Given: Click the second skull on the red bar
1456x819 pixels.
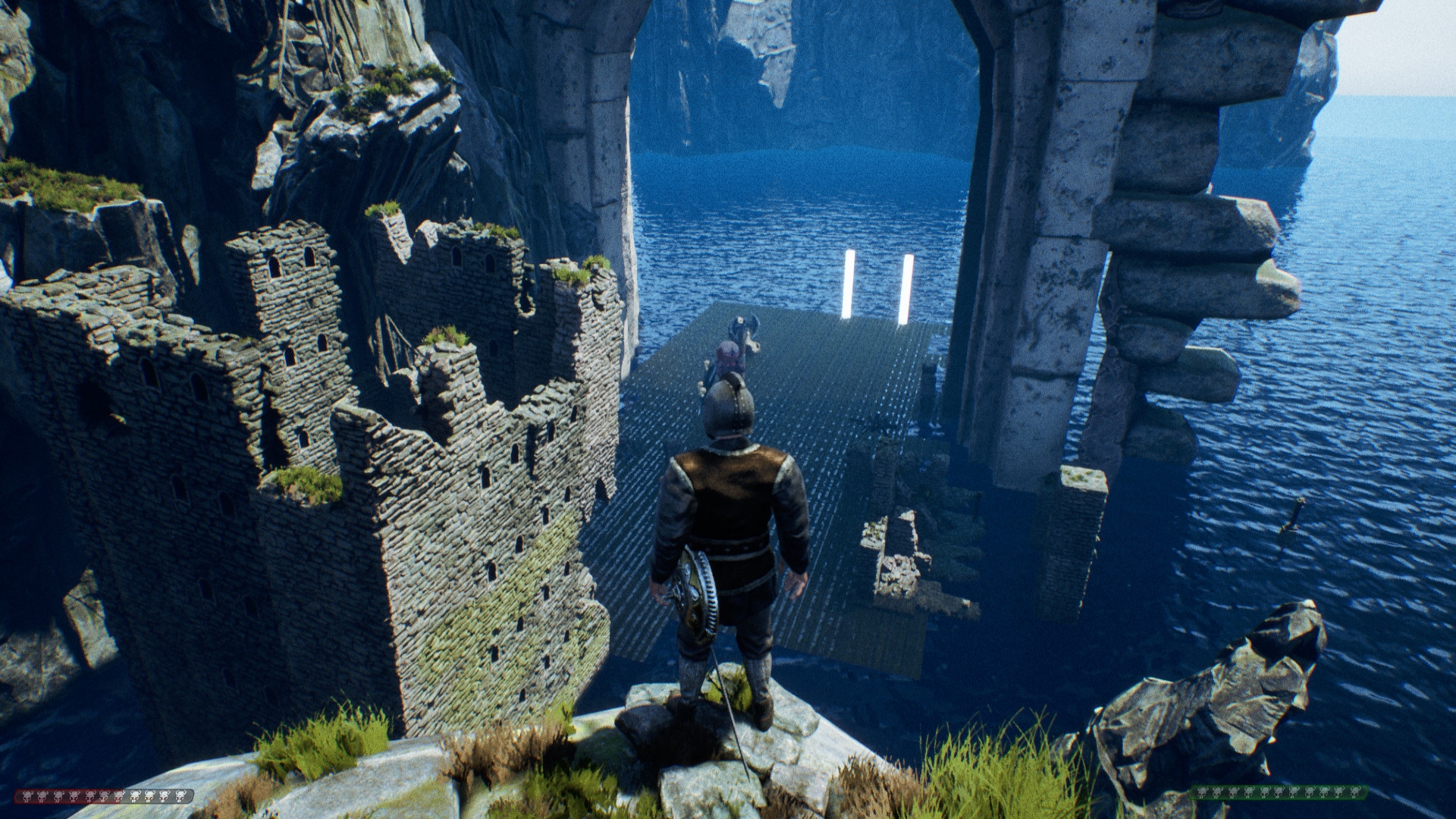Looking at the screenshot, I should click(x=42, y=796).
